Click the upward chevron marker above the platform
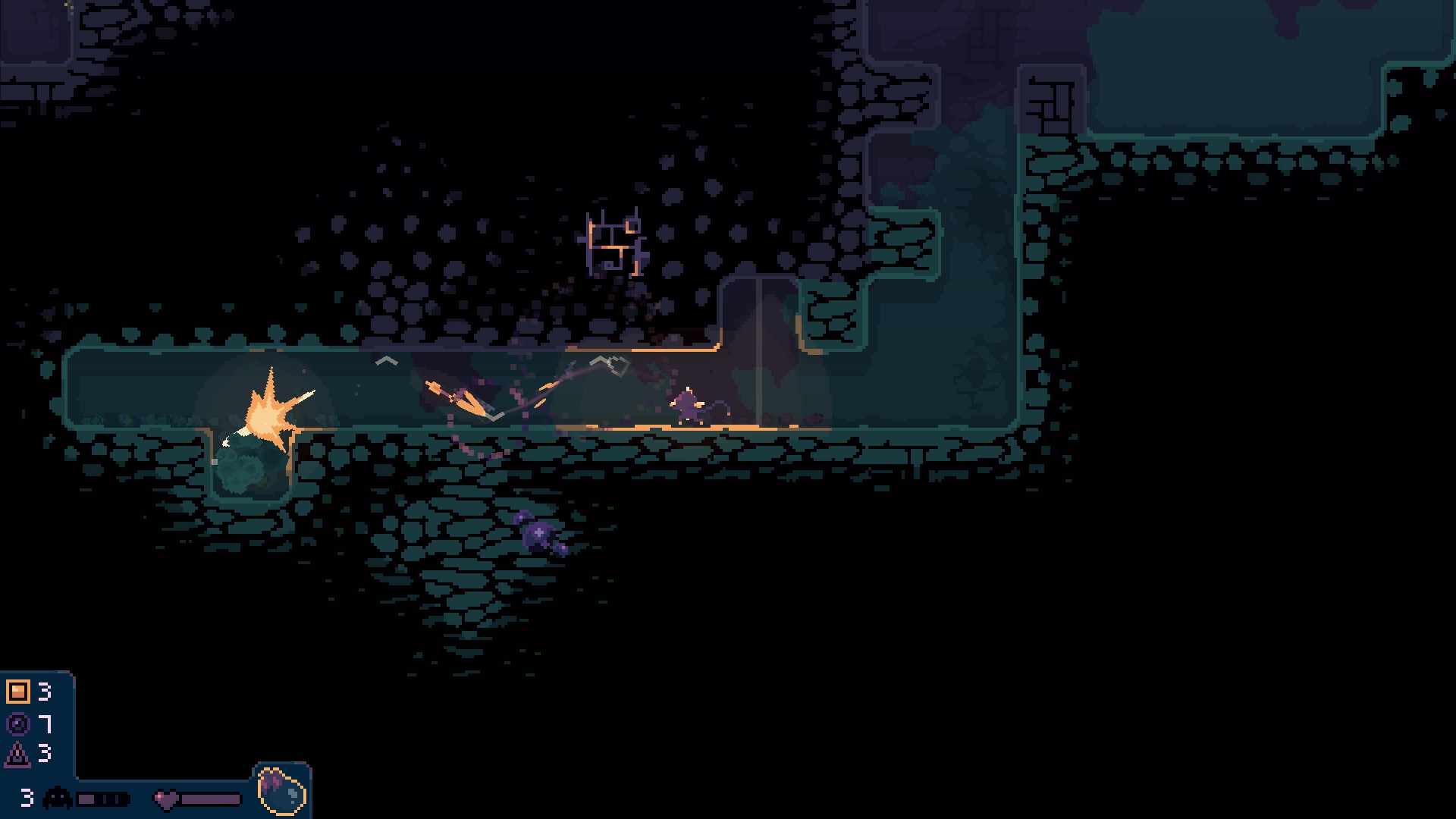Image resolution: width=1456 pixels, height=819 pixels. [385, 361]
